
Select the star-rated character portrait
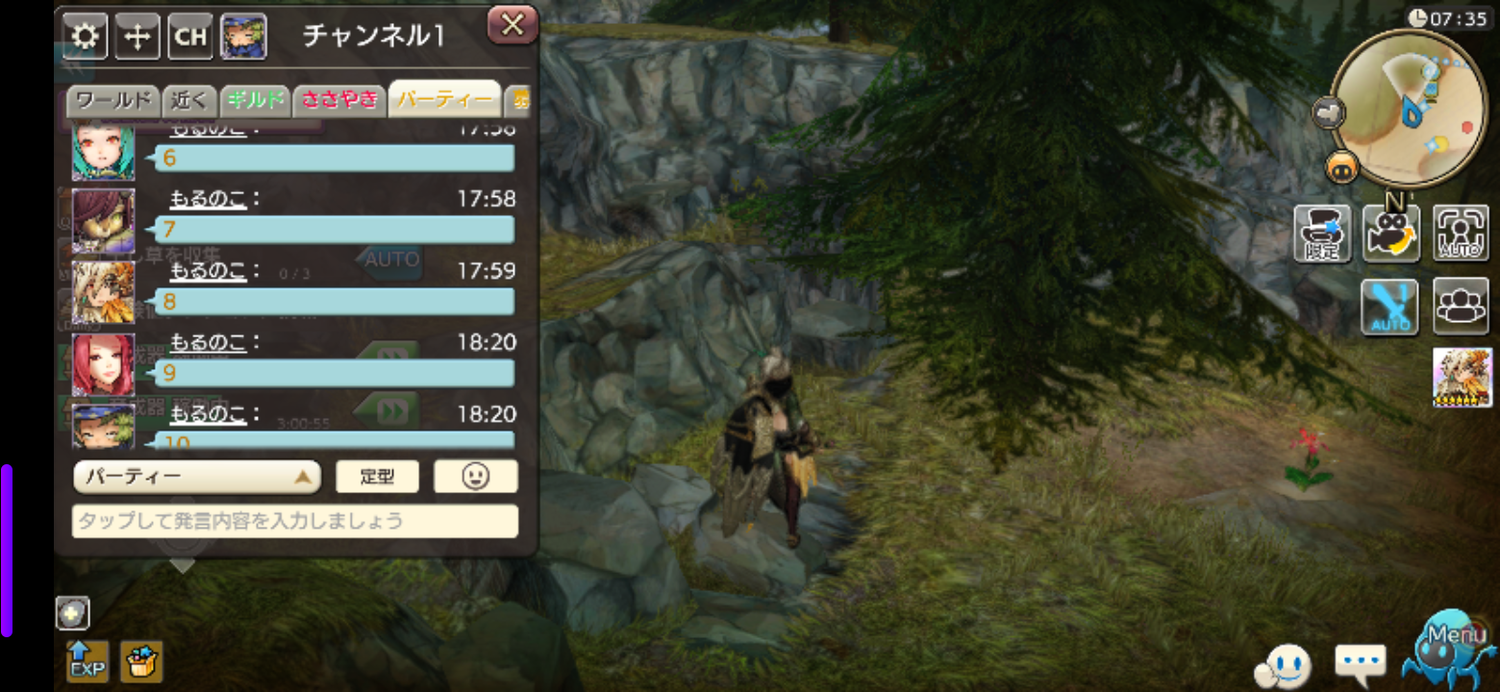pos(1462,377)
